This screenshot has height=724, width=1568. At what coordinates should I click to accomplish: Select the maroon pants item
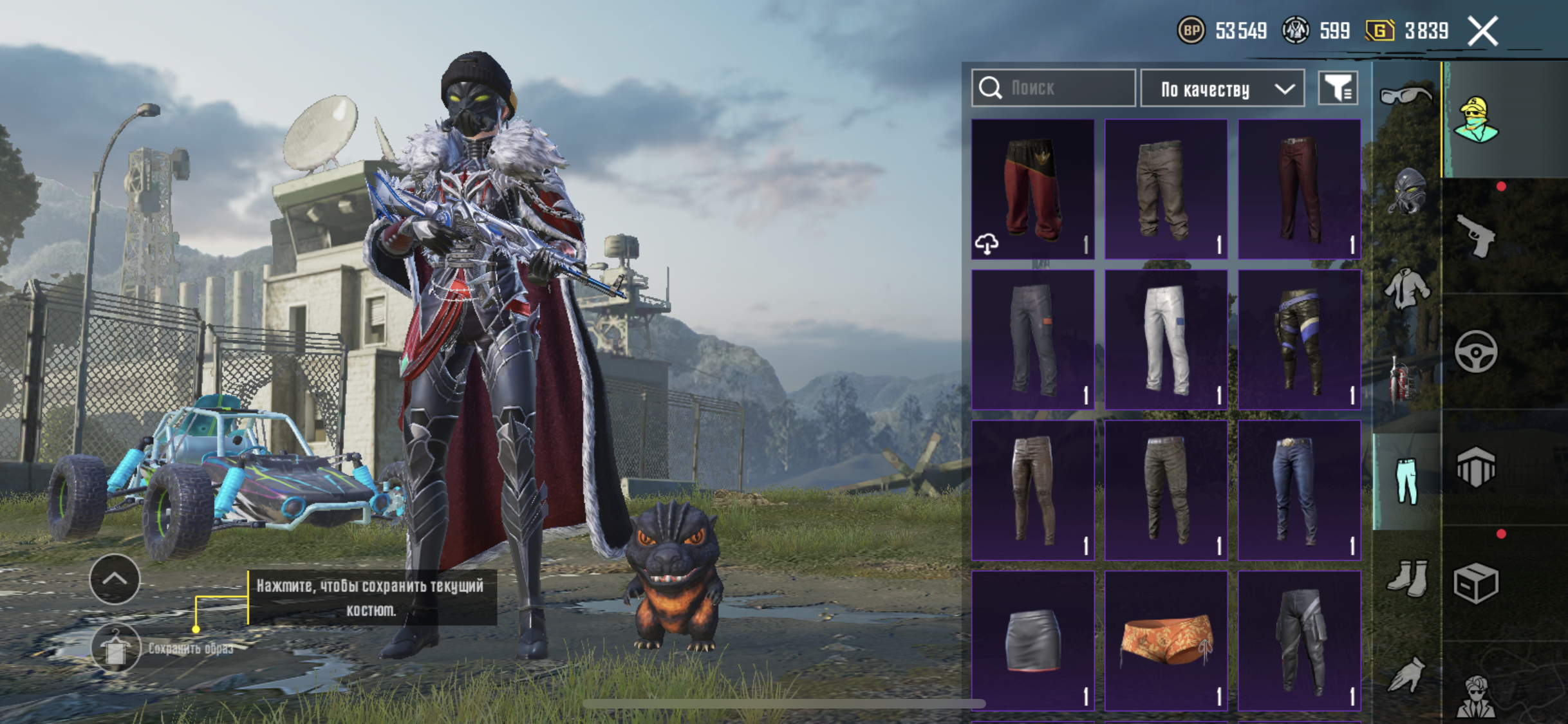click(x=1299, y=189)
